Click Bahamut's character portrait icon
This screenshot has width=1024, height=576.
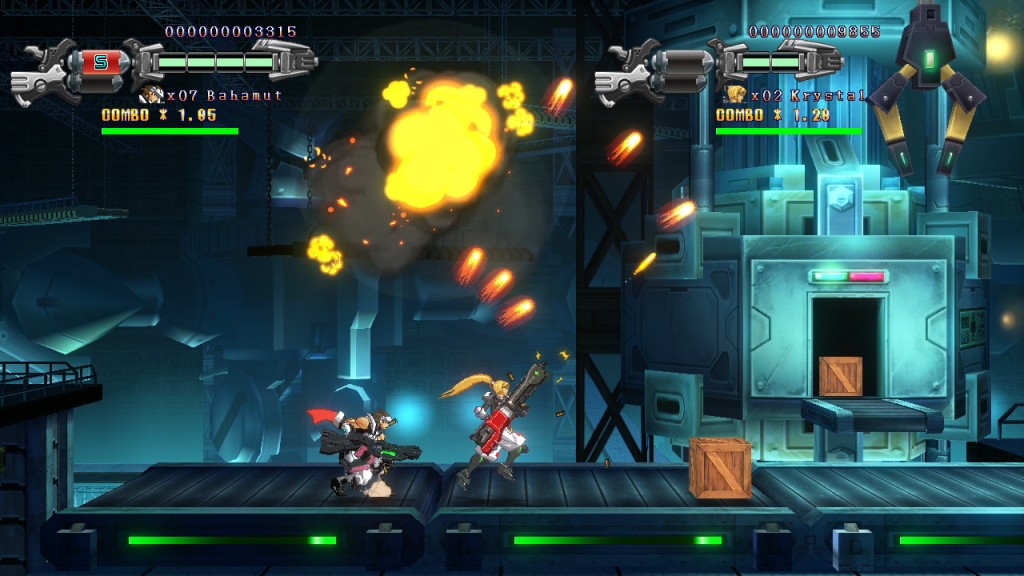tap(153, 95)
